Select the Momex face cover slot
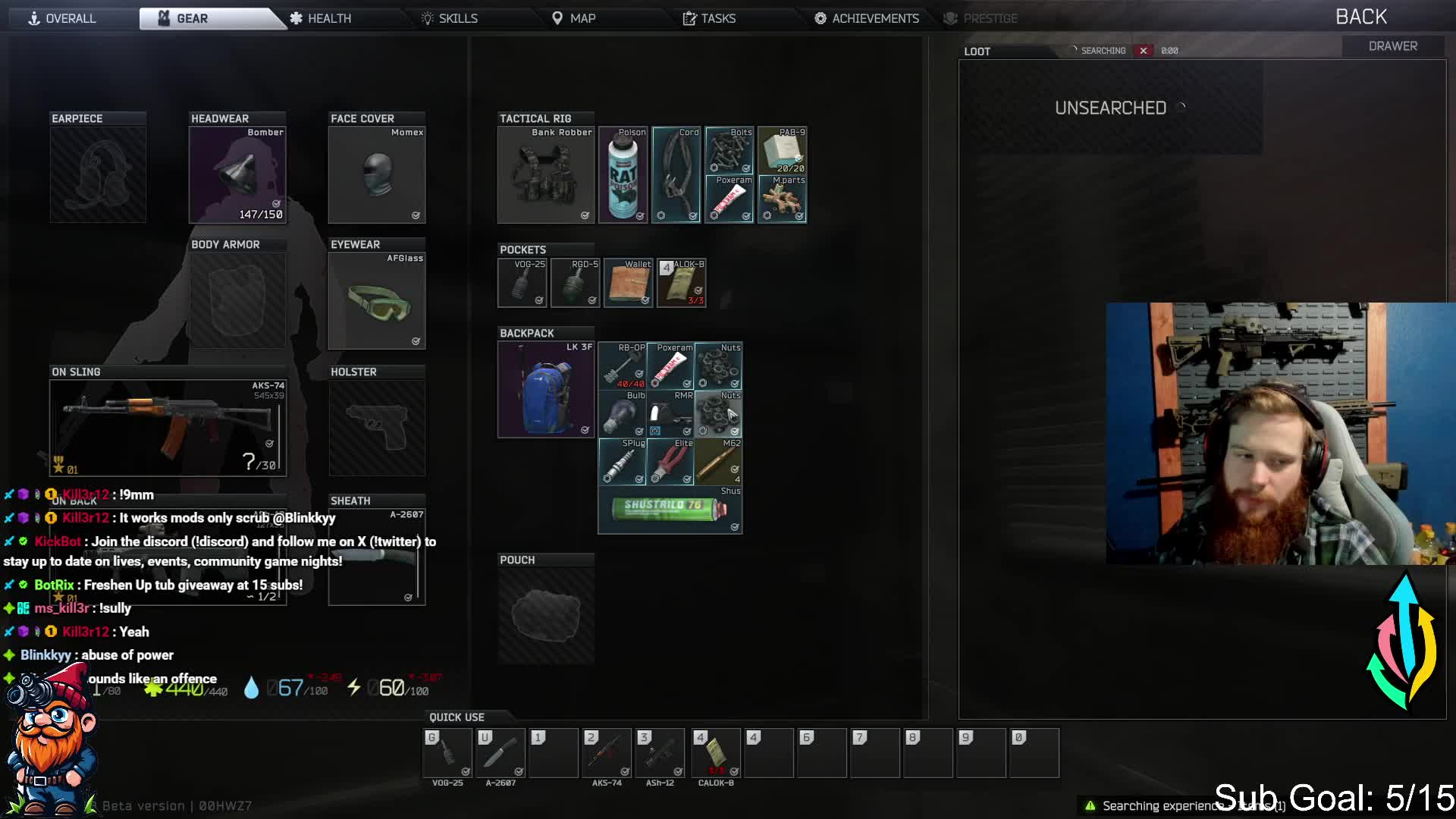The height and width of the screenshot is (819, 1456). pyautogui.click(x=377, y=175)
